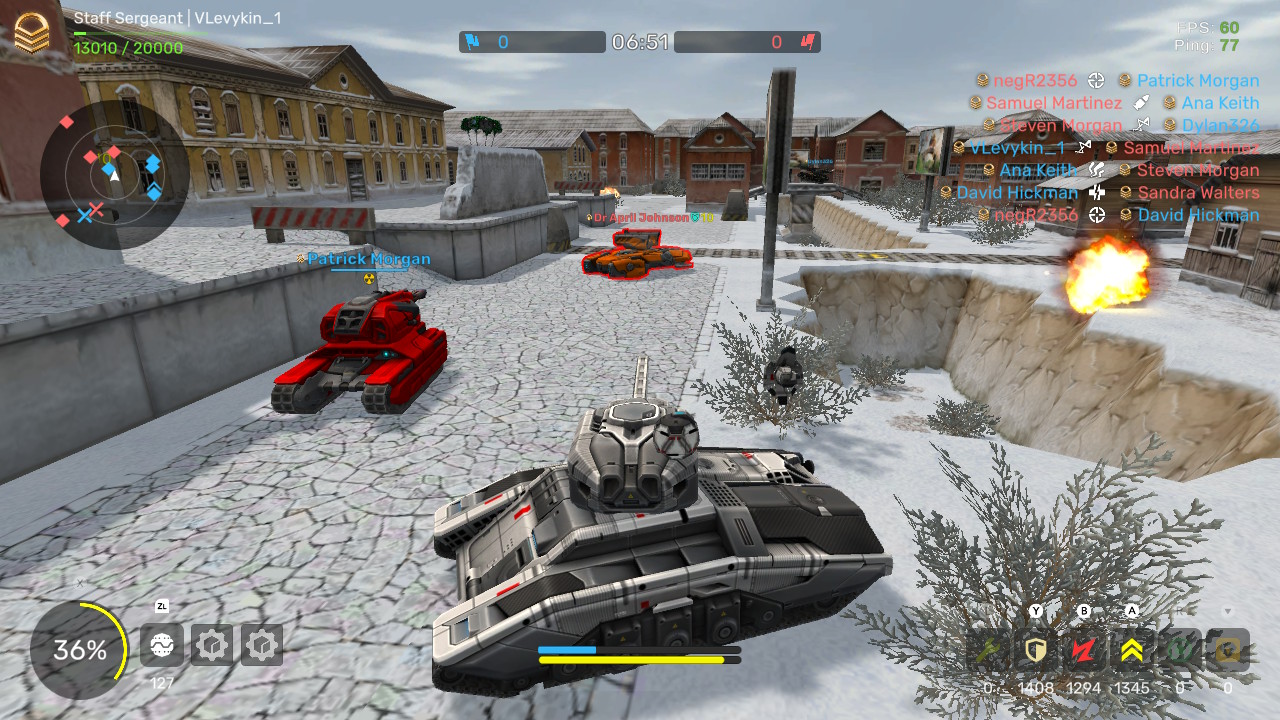Click Patrick Morgan's name above the red tank
This screenshot has width=1280, height=720.
369,258
